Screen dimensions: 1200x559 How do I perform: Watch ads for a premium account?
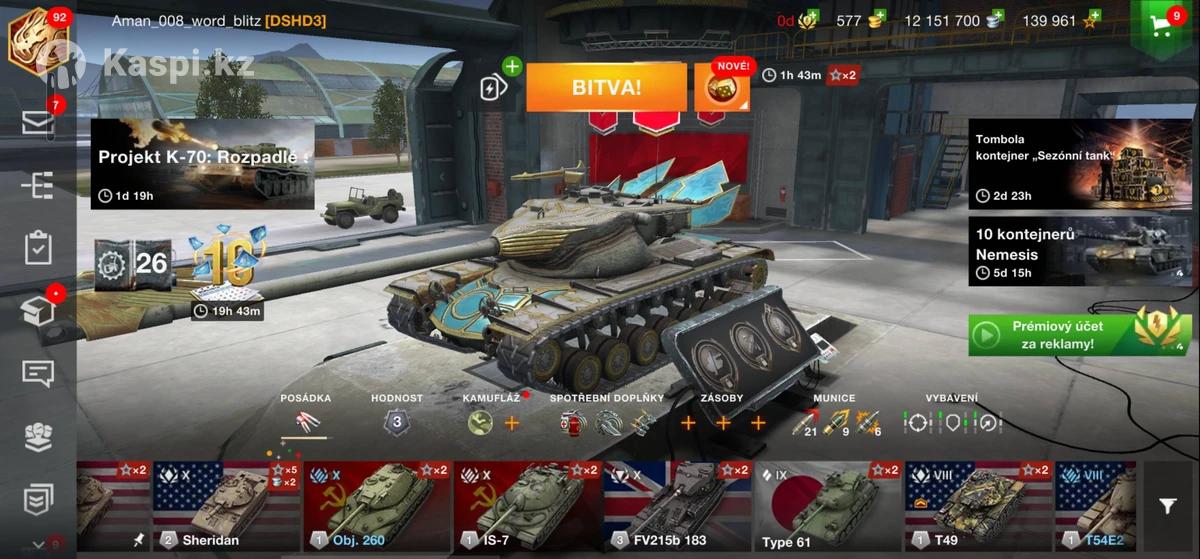1080,334
